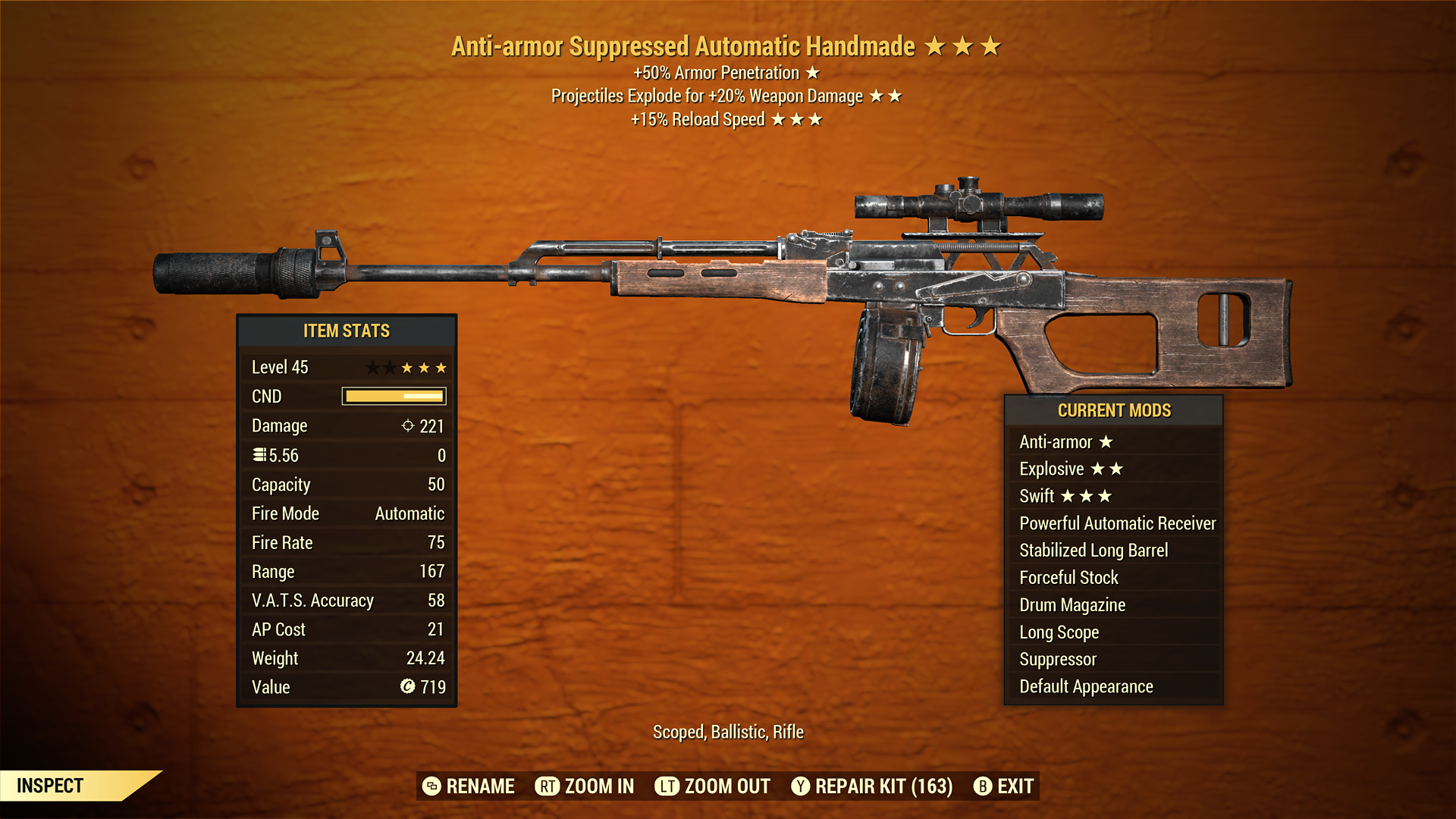
Task: Exit the inspect screen
Action: (1003, 786)
